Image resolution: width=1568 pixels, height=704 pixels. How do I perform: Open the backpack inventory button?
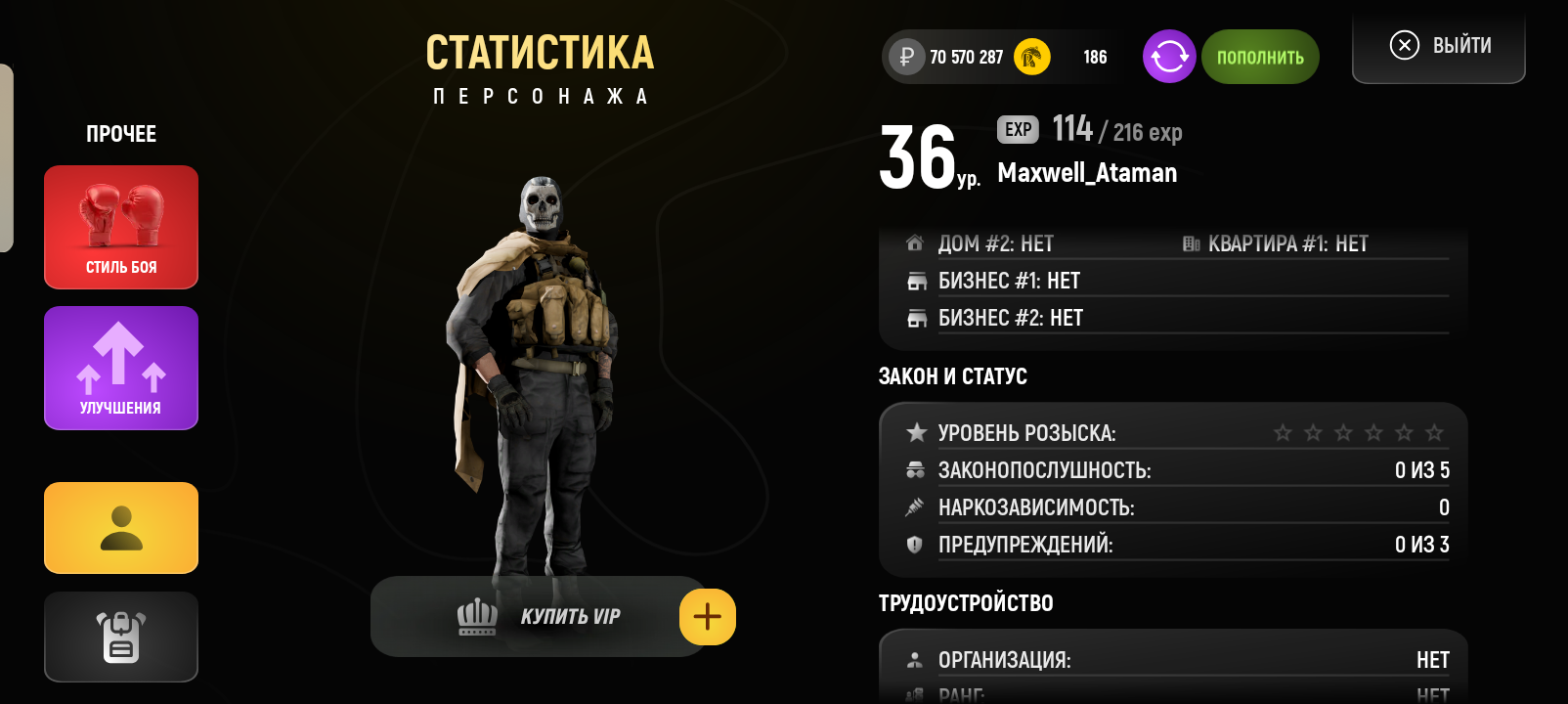pyautogui.click(x=121, y=637)
